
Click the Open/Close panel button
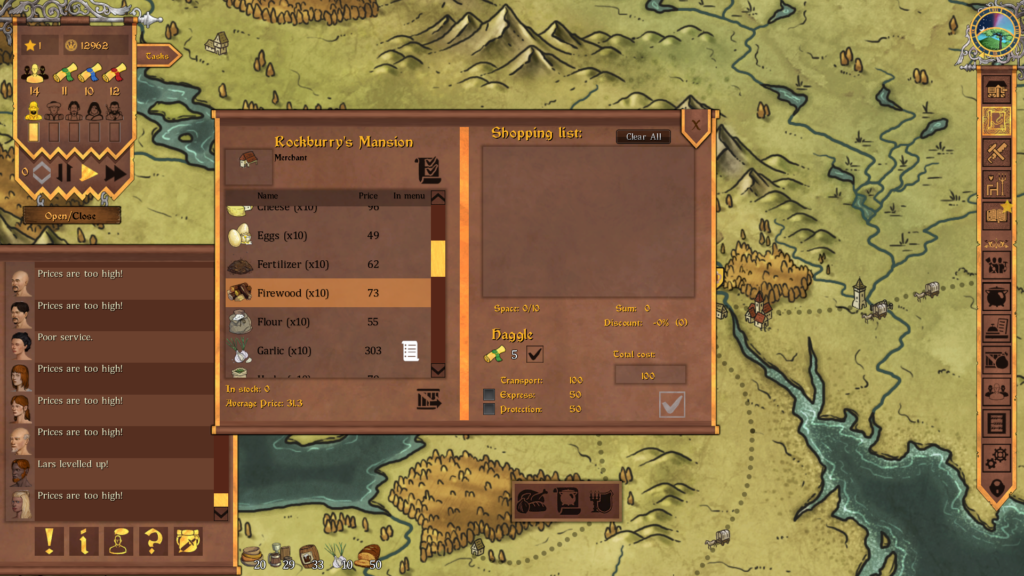[71, 216]
